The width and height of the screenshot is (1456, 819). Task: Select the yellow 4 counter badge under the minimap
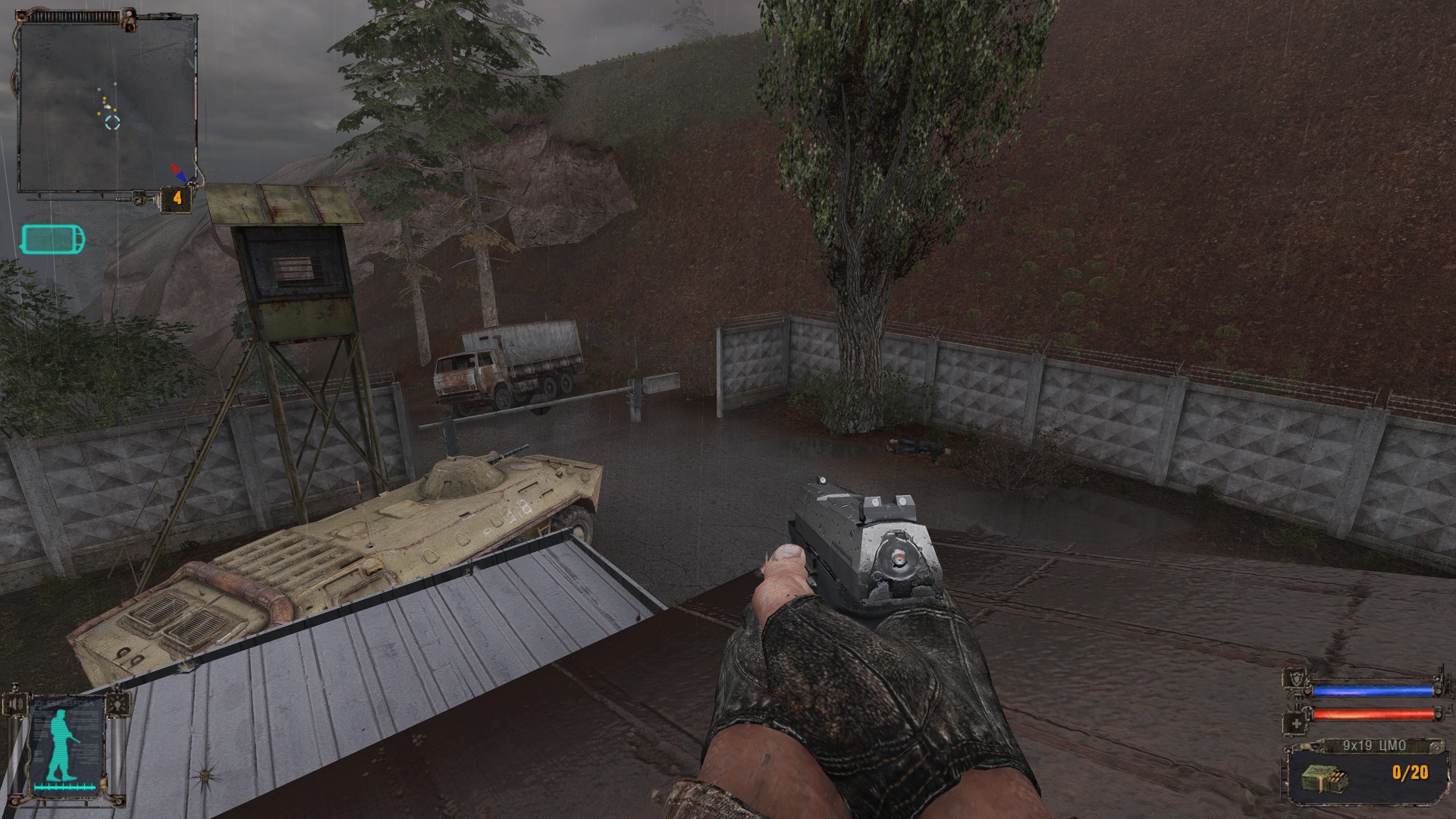(176, 197)
